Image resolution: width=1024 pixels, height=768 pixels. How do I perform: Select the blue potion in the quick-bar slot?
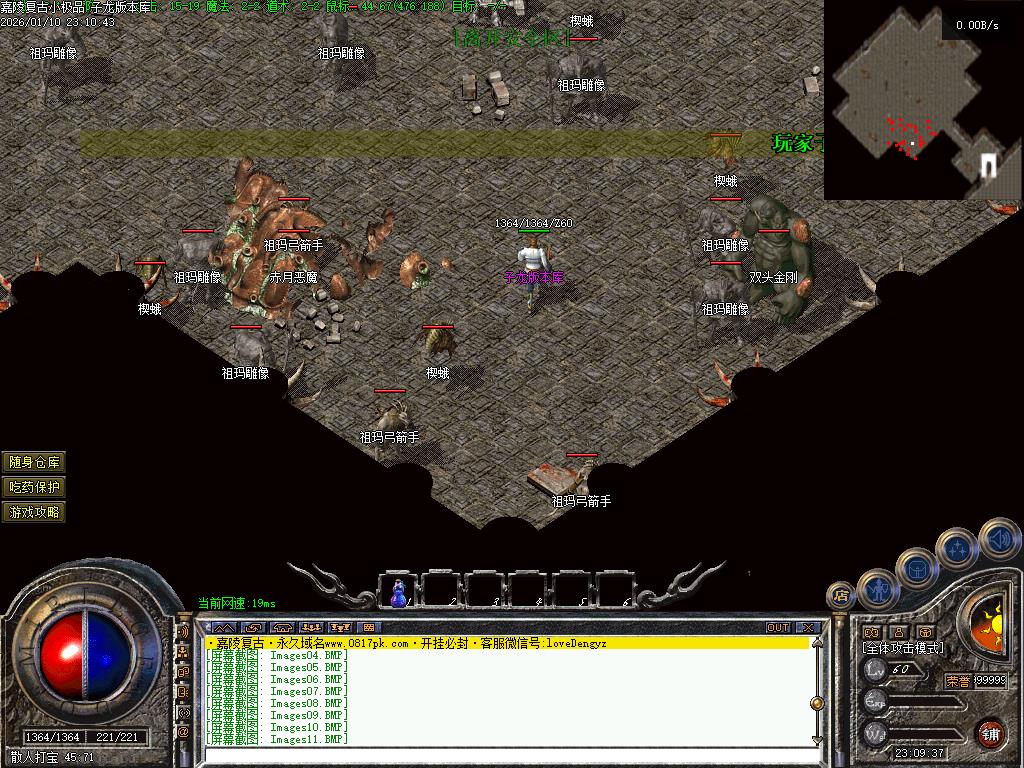tap(399, 592)
